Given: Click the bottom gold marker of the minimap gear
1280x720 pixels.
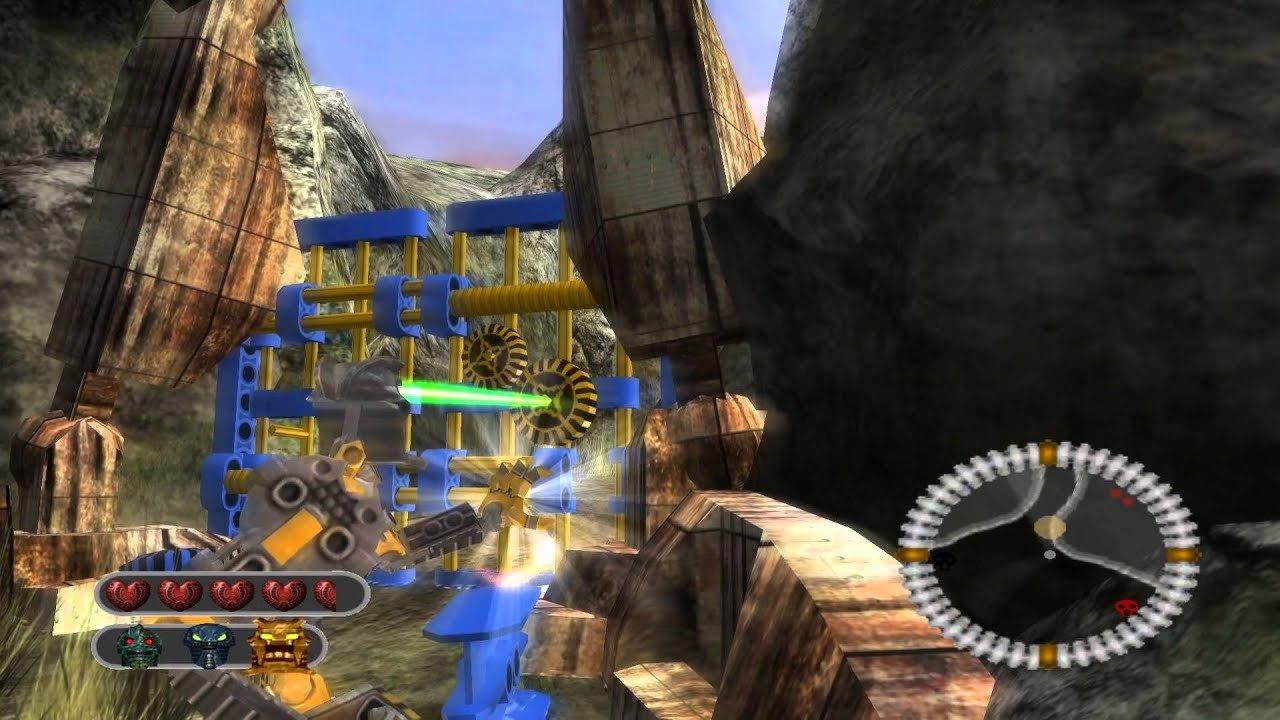Looking at the screenshot, I should 1050,653.
